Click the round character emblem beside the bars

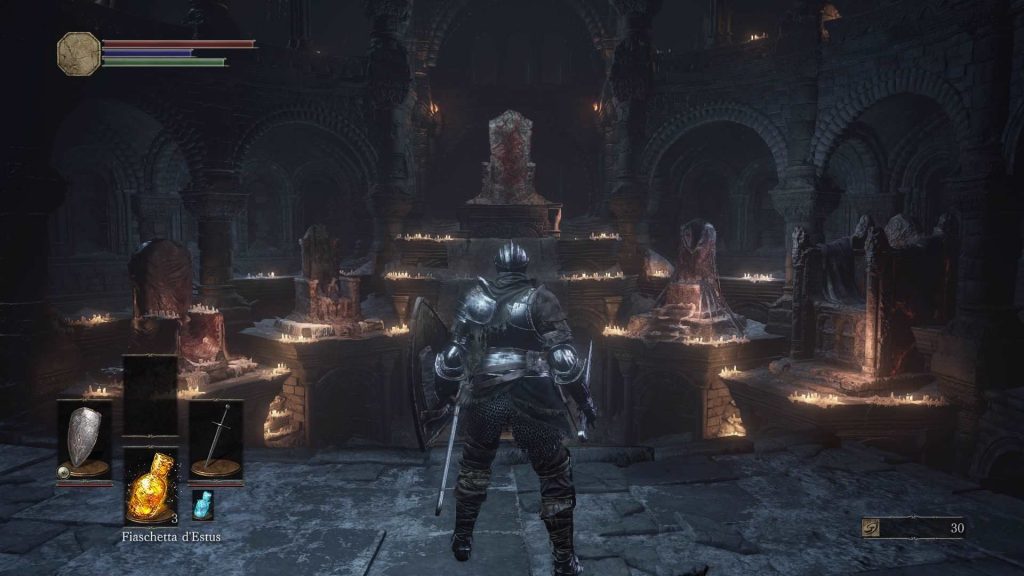pos(78,53)
